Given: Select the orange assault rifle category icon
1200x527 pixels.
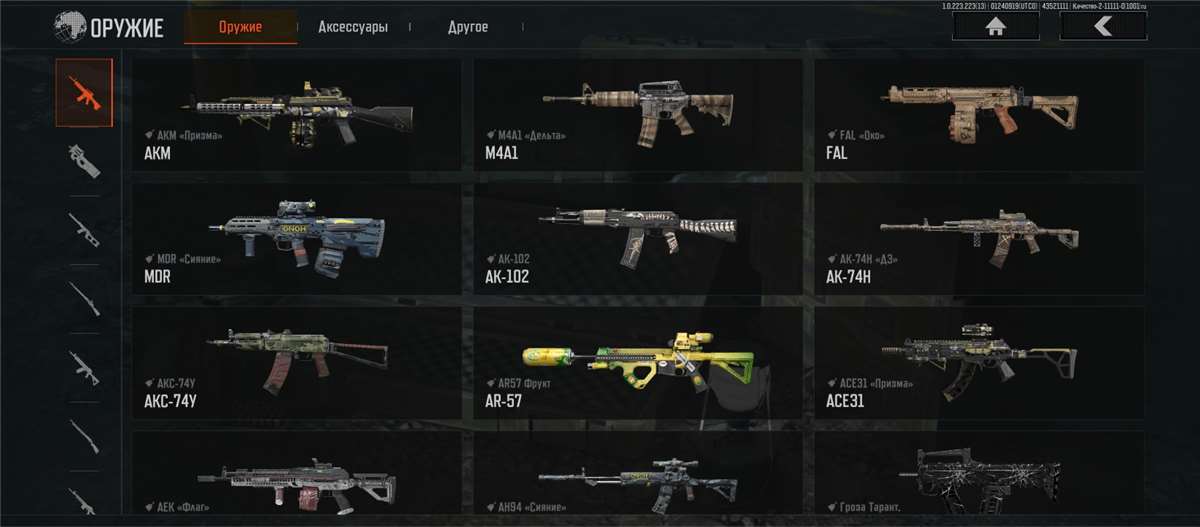Looking at the screenshot, I should (84, 92).
